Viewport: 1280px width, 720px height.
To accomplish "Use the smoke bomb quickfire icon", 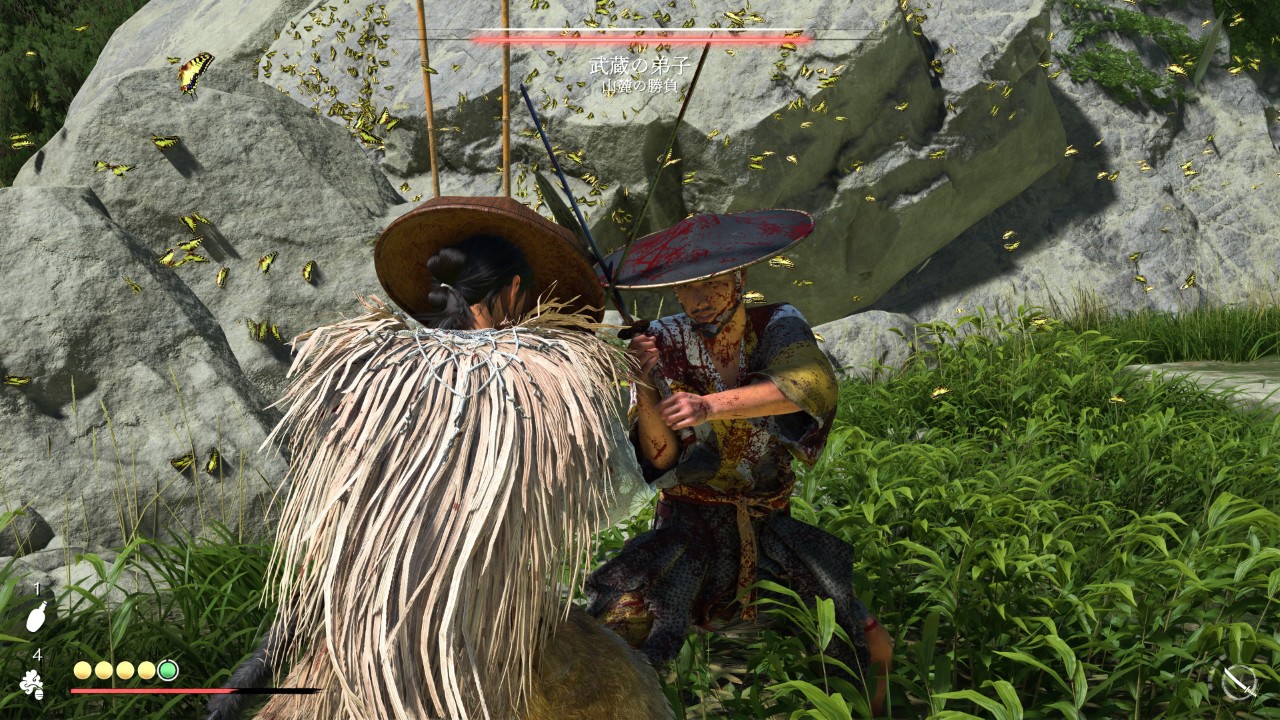I will (x=32, y=684).
